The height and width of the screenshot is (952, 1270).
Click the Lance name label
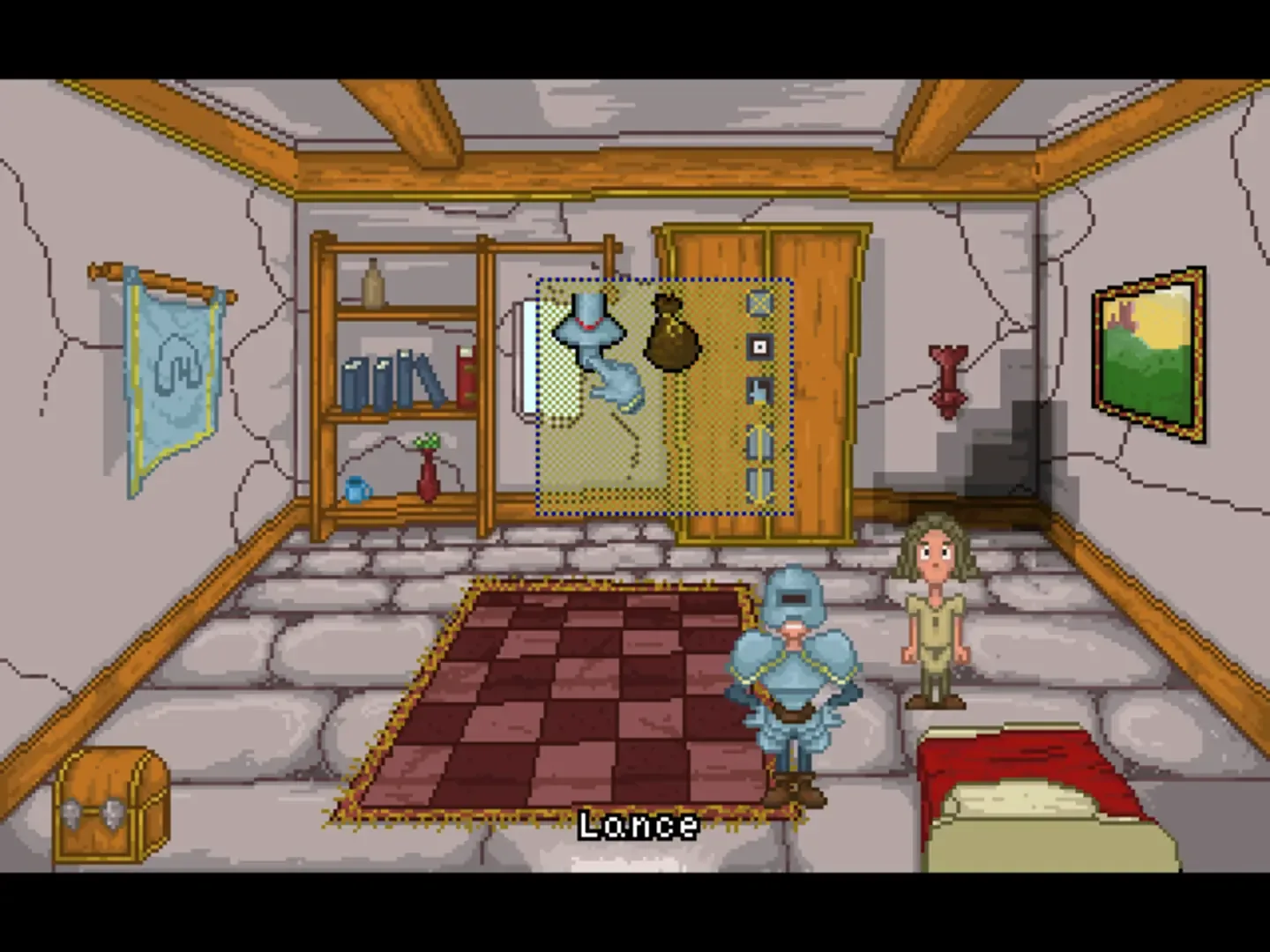pos(637,825)
